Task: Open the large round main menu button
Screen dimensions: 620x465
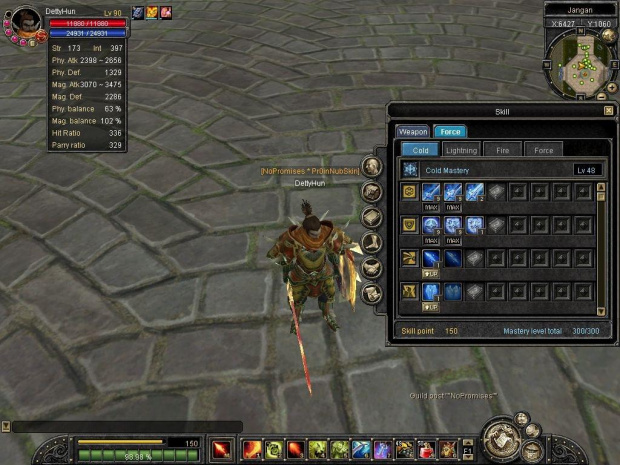Action: point(499,440)
